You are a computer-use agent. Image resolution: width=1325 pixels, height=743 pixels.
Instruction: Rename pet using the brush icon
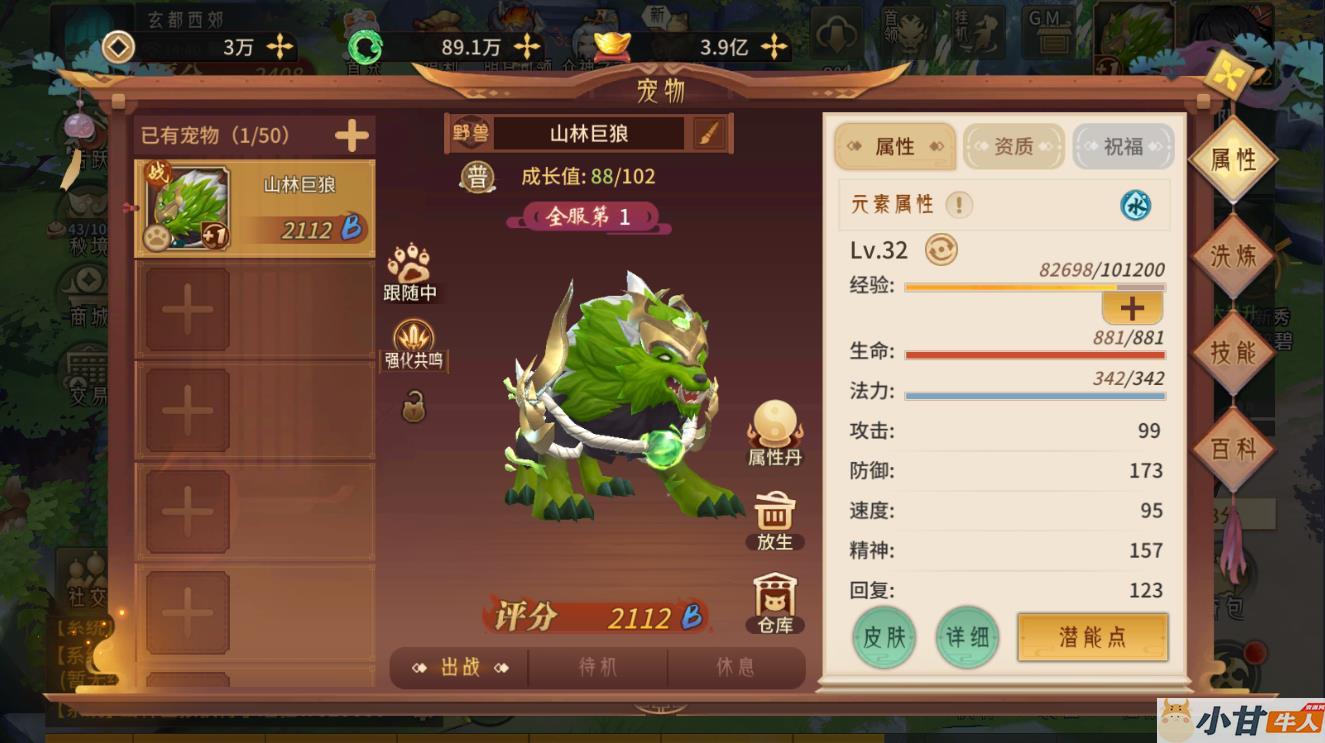pyautogui.click(x=708, y=134)
